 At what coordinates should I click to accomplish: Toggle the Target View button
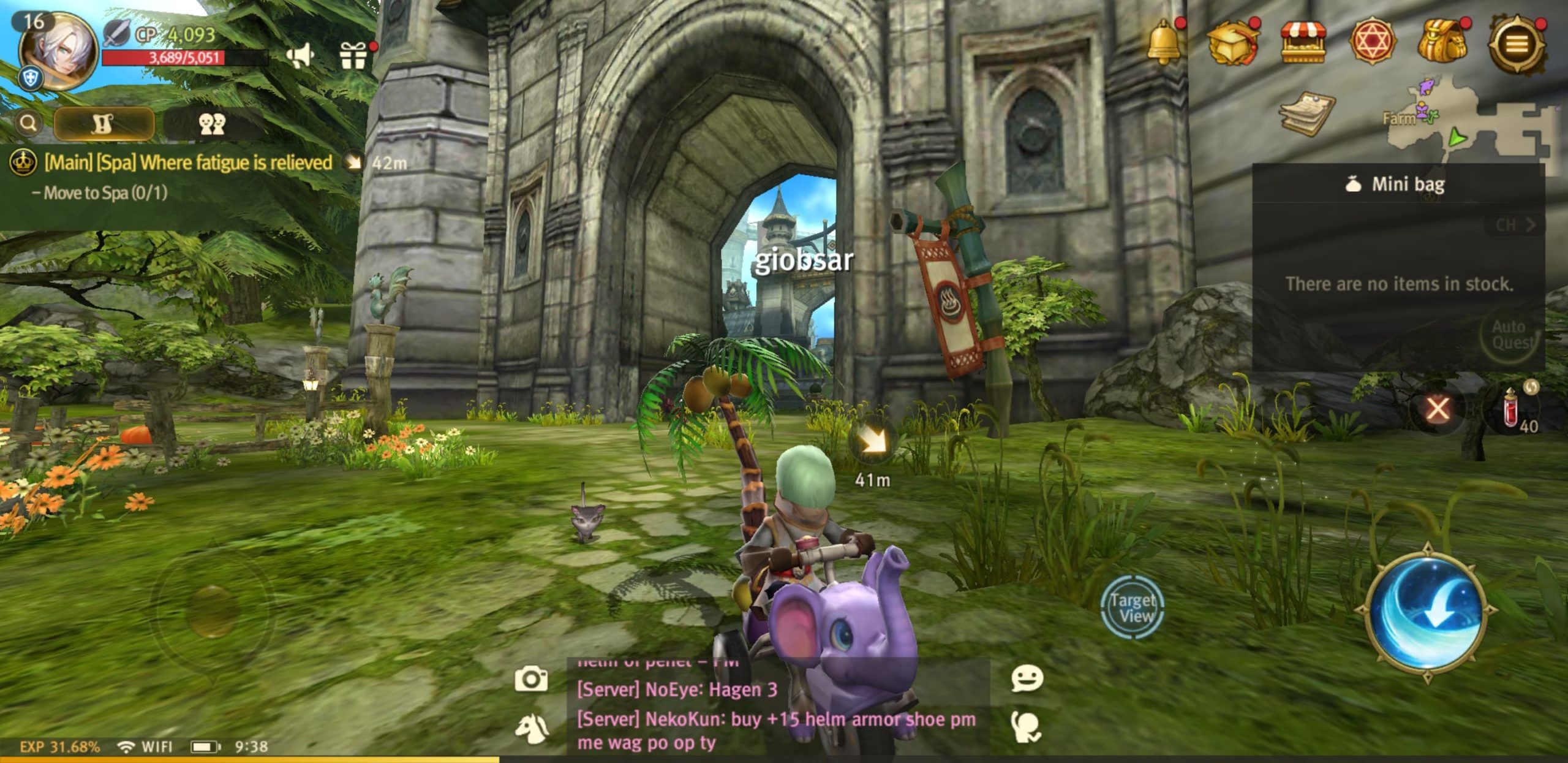(1132, 607)
